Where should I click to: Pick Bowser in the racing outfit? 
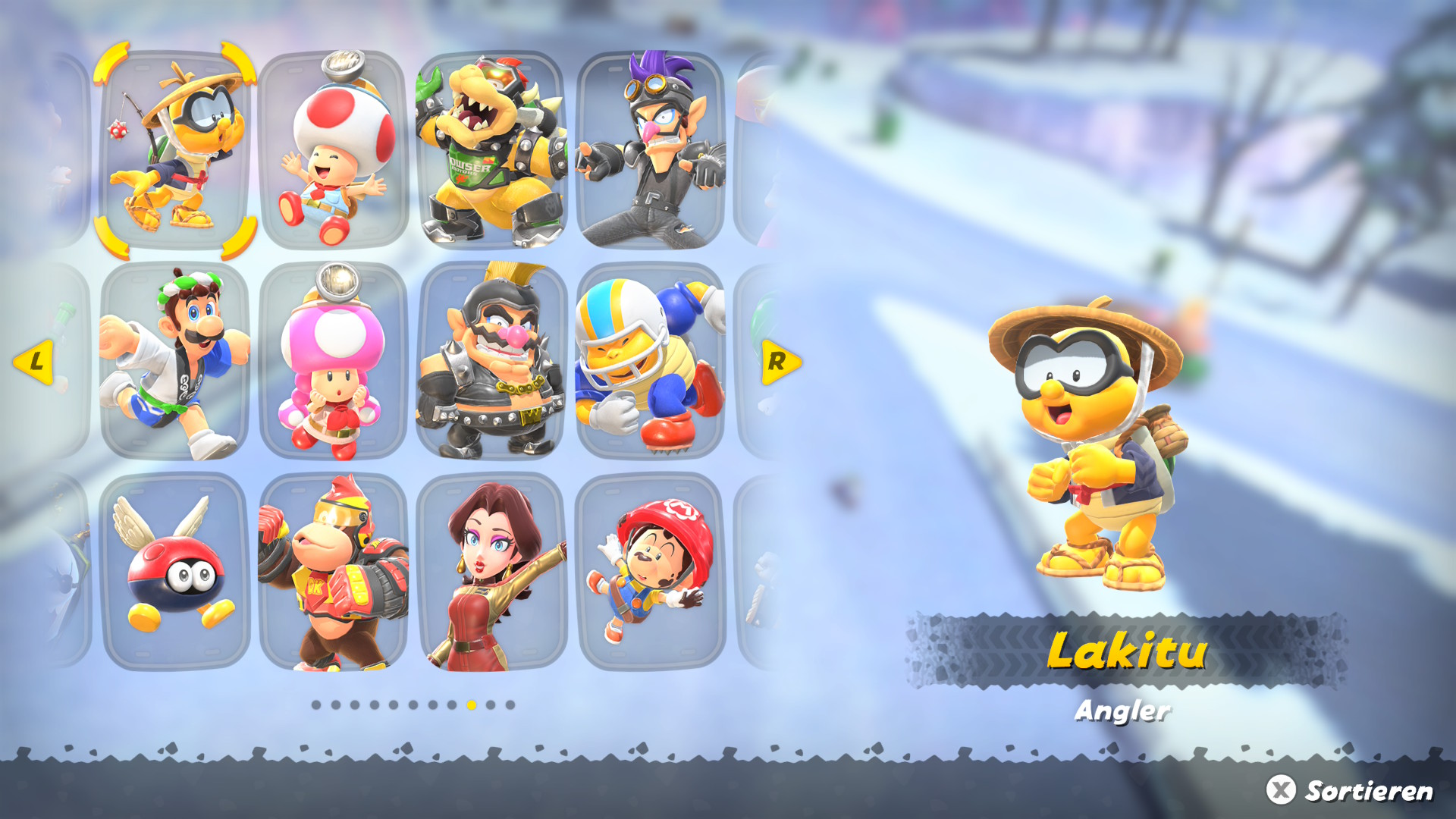click(x=492, y=150)
